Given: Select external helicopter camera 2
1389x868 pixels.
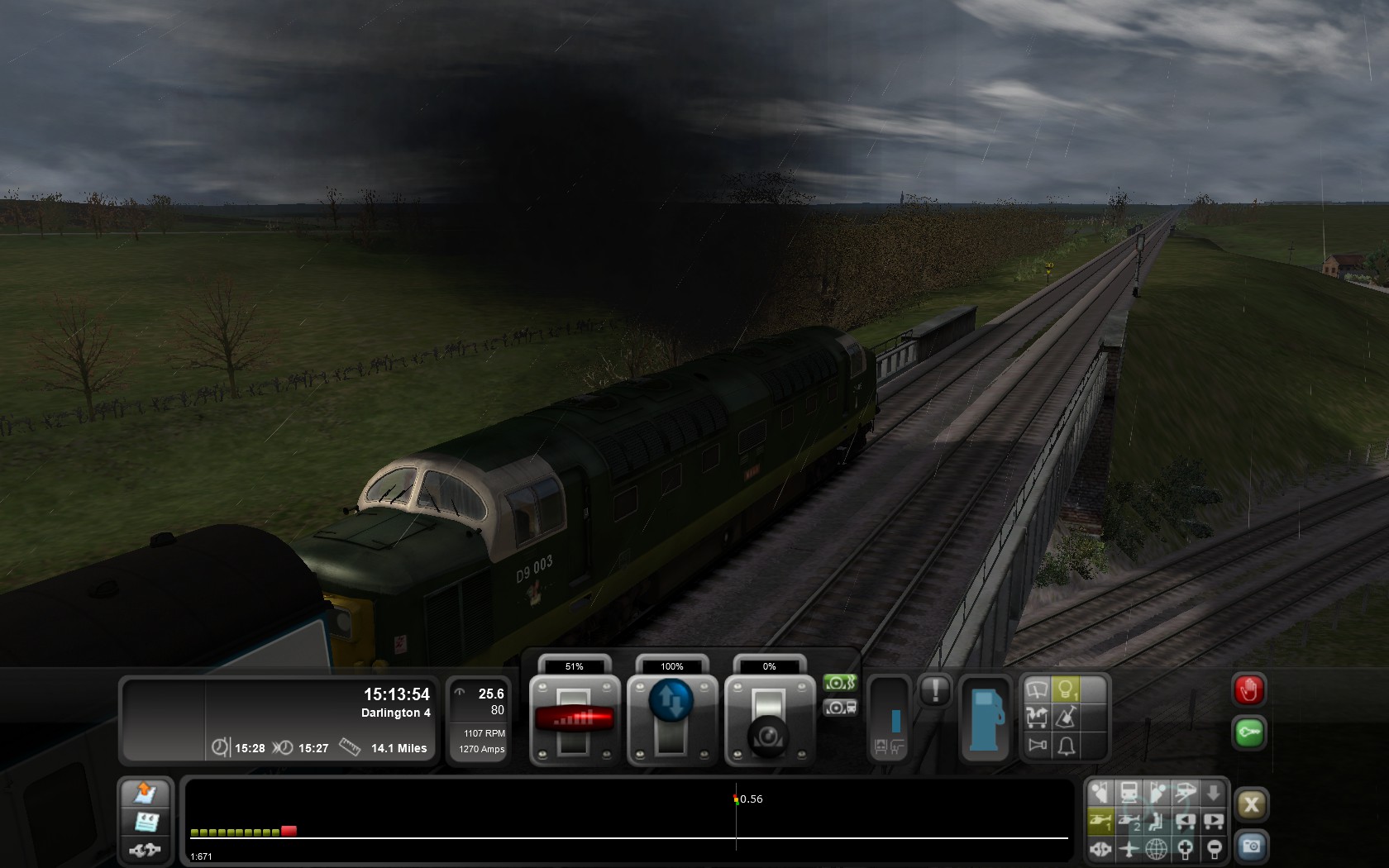Looking at the screenshot, I should [x=1129, y=821].
